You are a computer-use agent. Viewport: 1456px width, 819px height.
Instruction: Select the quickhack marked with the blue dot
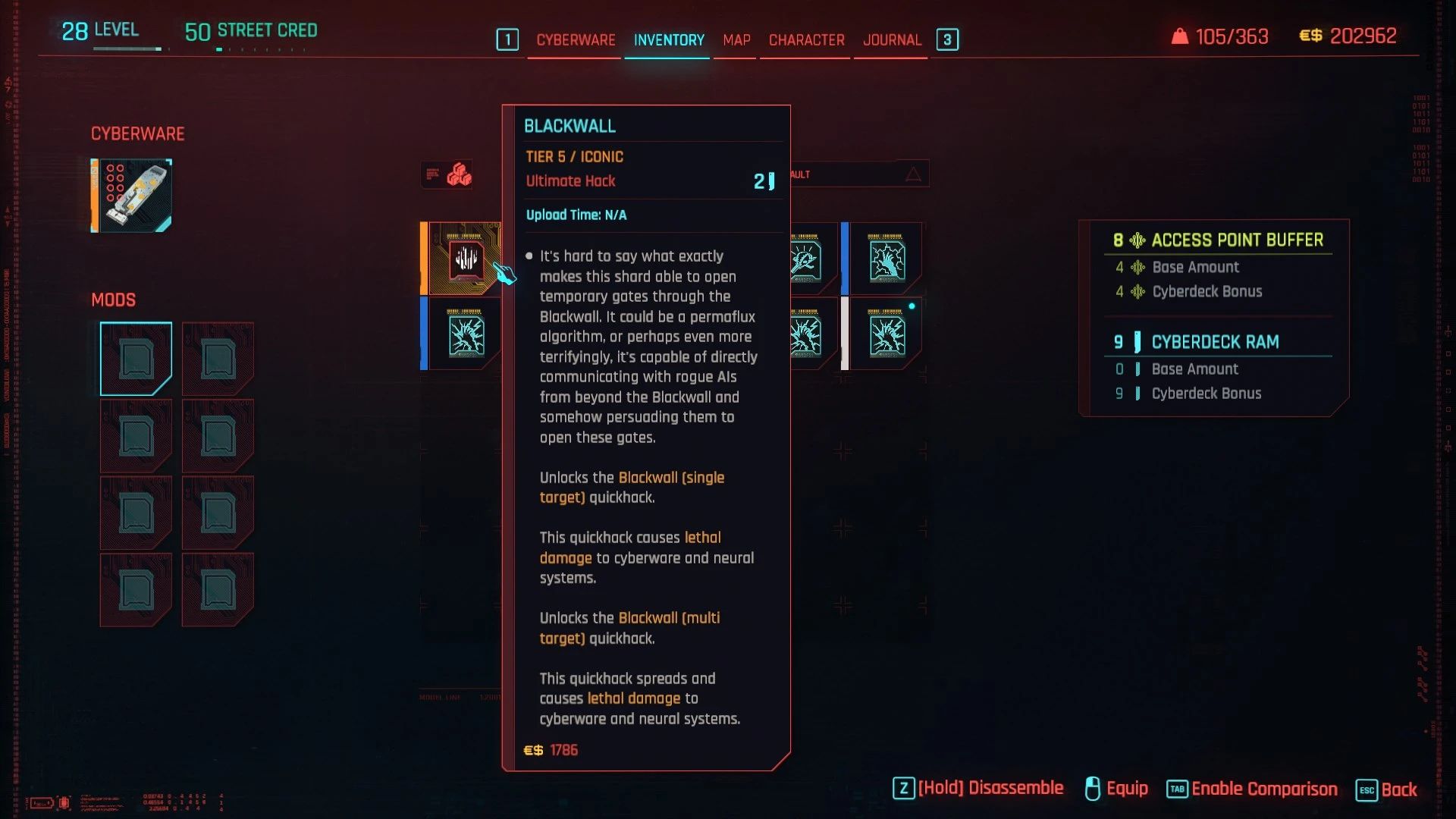click(887, 334)
